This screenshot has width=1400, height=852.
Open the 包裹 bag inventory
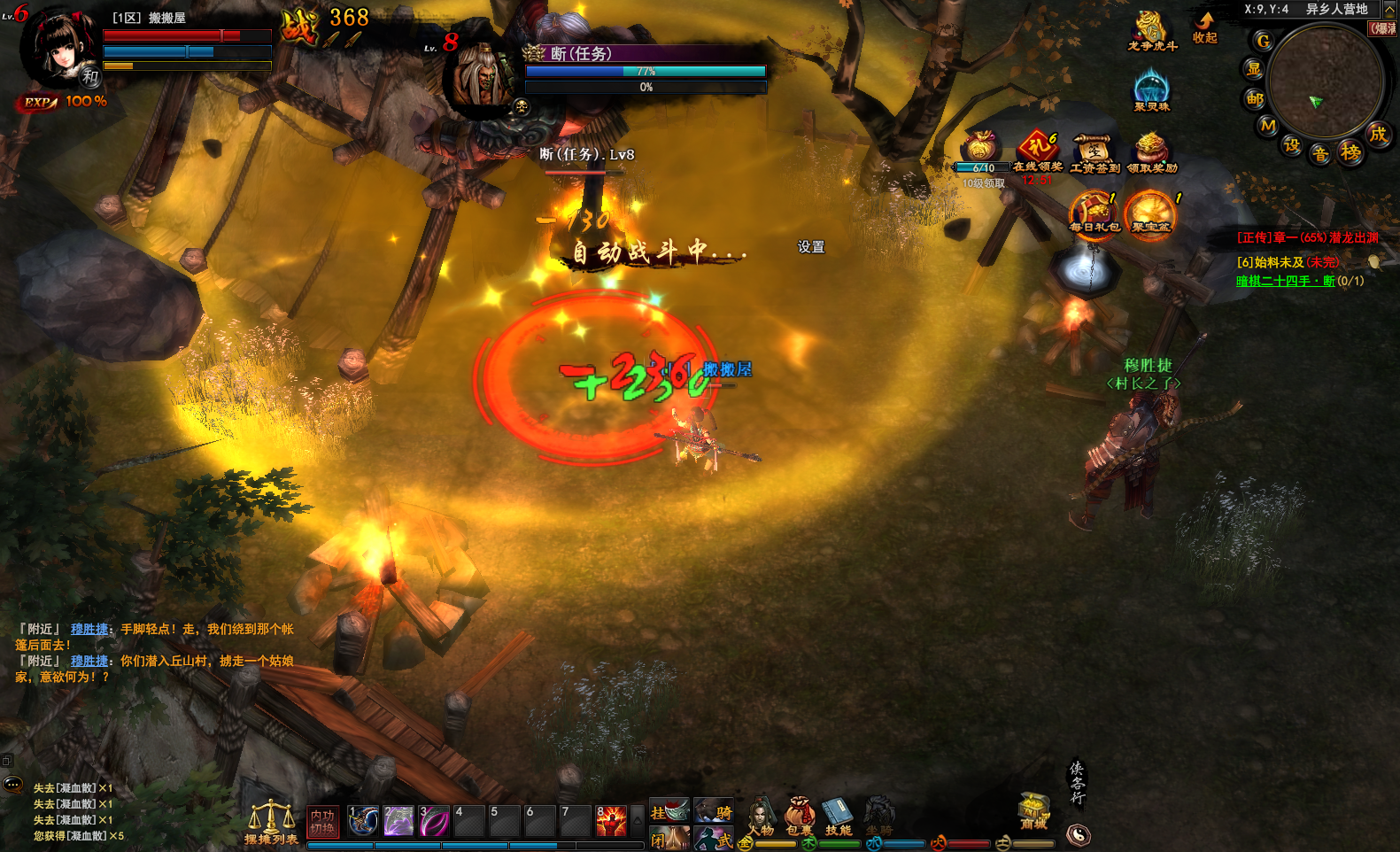click(799, 815)
